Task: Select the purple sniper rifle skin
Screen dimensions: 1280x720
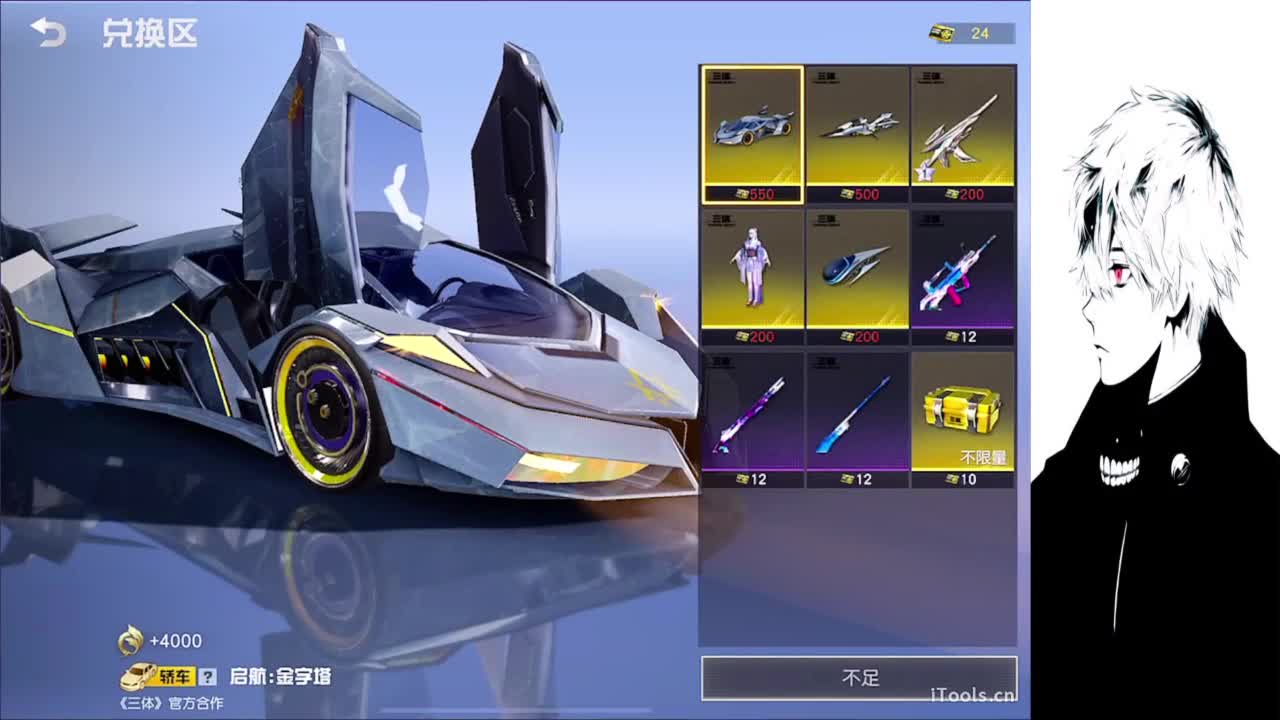Action: tap(754, 415)
